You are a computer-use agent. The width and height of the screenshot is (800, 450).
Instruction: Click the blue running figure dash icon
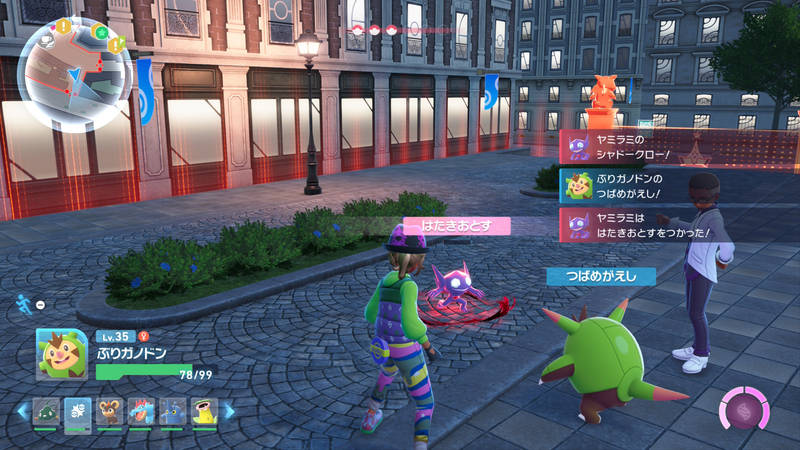(23, 302)
